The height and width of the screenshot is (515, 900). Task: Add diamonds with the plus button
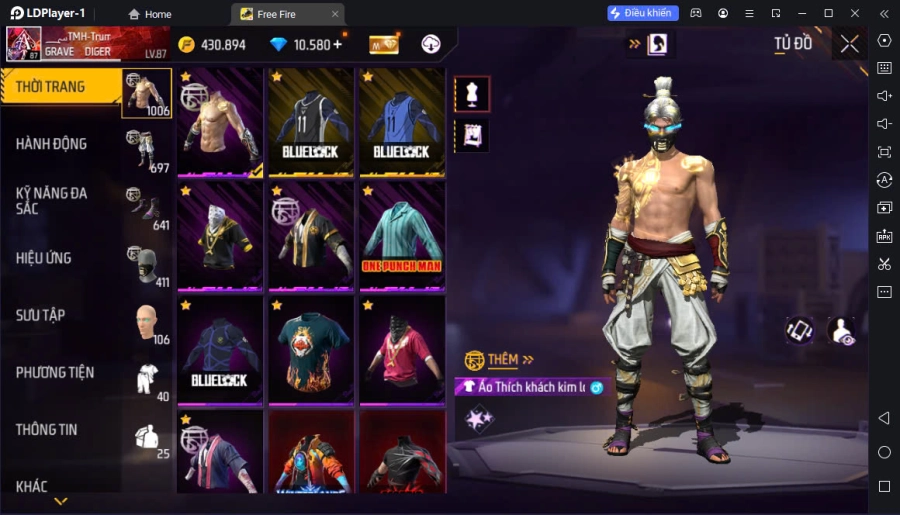[x=337, y=45]
